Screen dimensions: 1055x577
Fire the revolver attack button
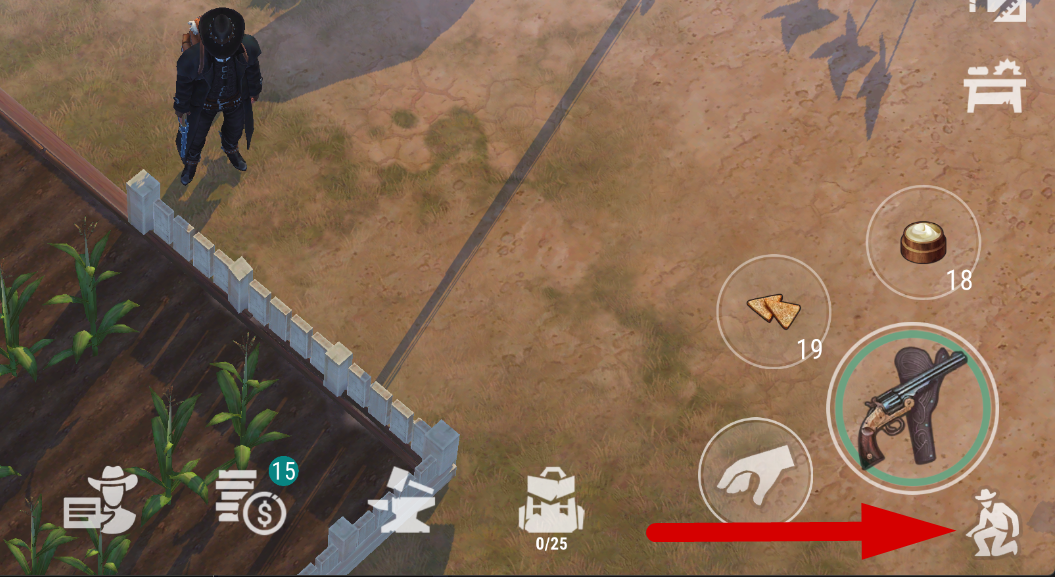(x=911, y=407)
